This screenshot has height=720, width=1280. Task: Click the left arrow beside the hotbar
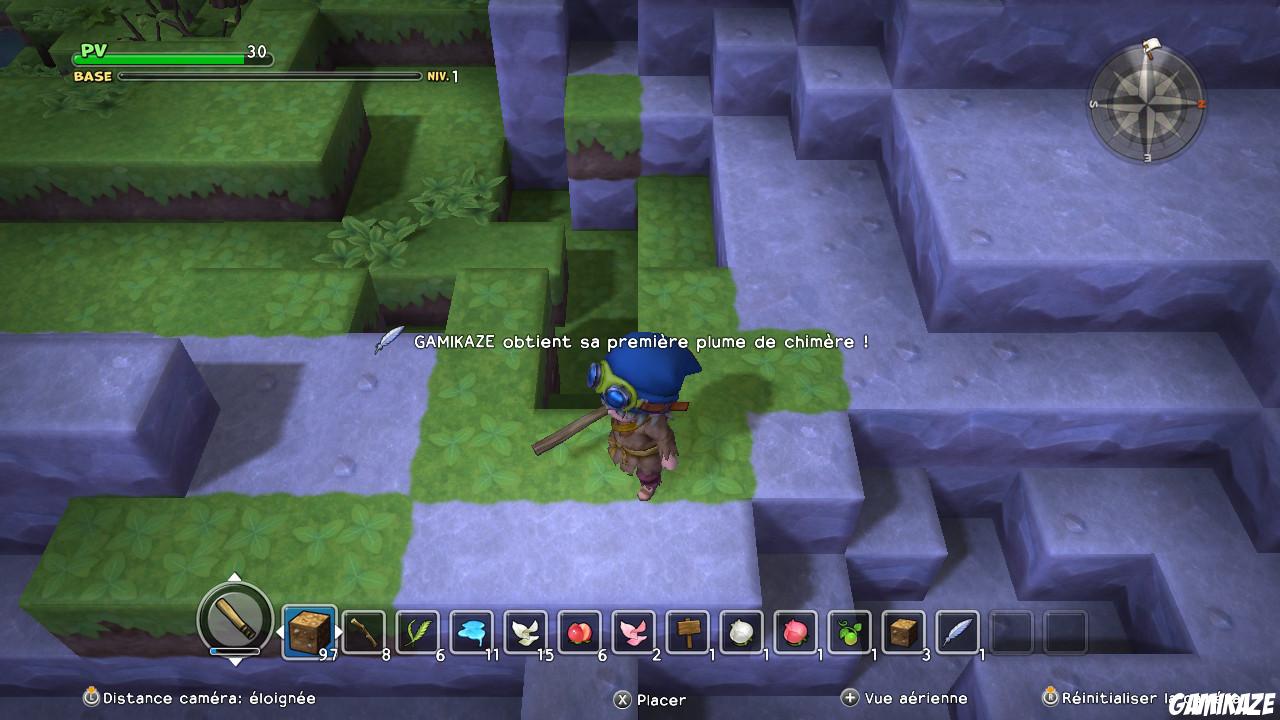pyautogui.click(x=280, y=631)
